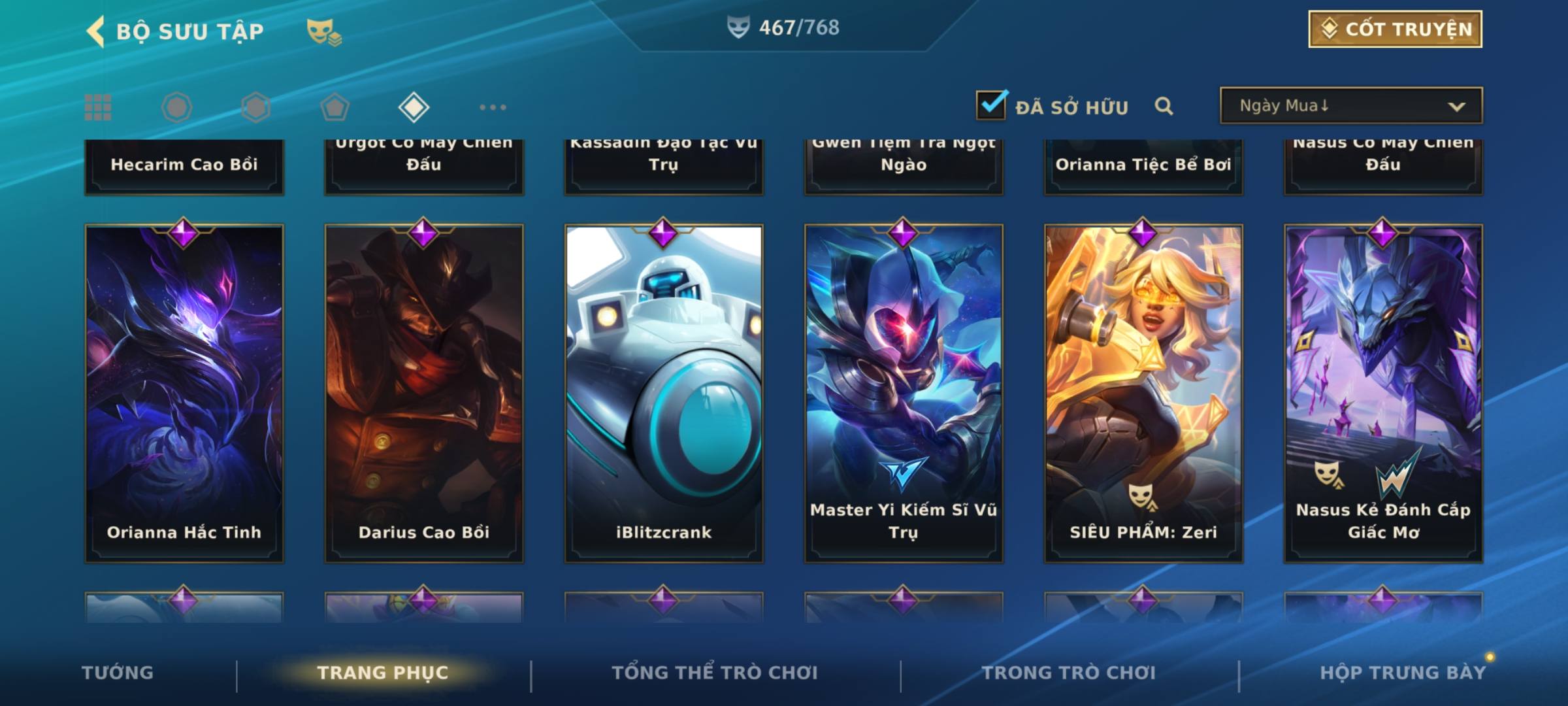The height and width of the screenshot is (706, 1568).
Task: Select Master Yi Kiếm Sĩ Vũ Trụ
Action: coord(904,392)
